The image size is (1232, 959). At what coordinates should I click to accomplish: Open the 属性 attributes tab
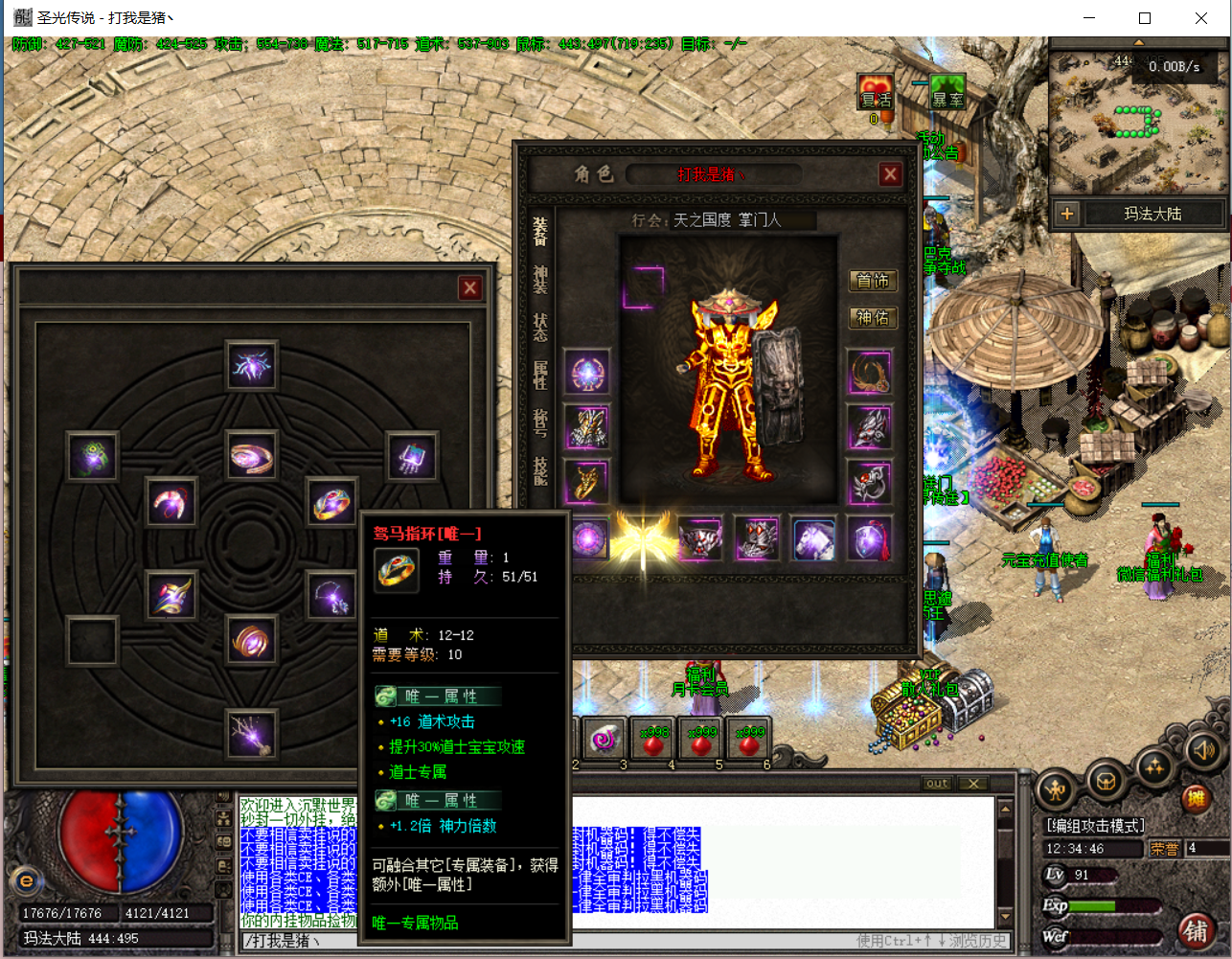click(541, 375)
